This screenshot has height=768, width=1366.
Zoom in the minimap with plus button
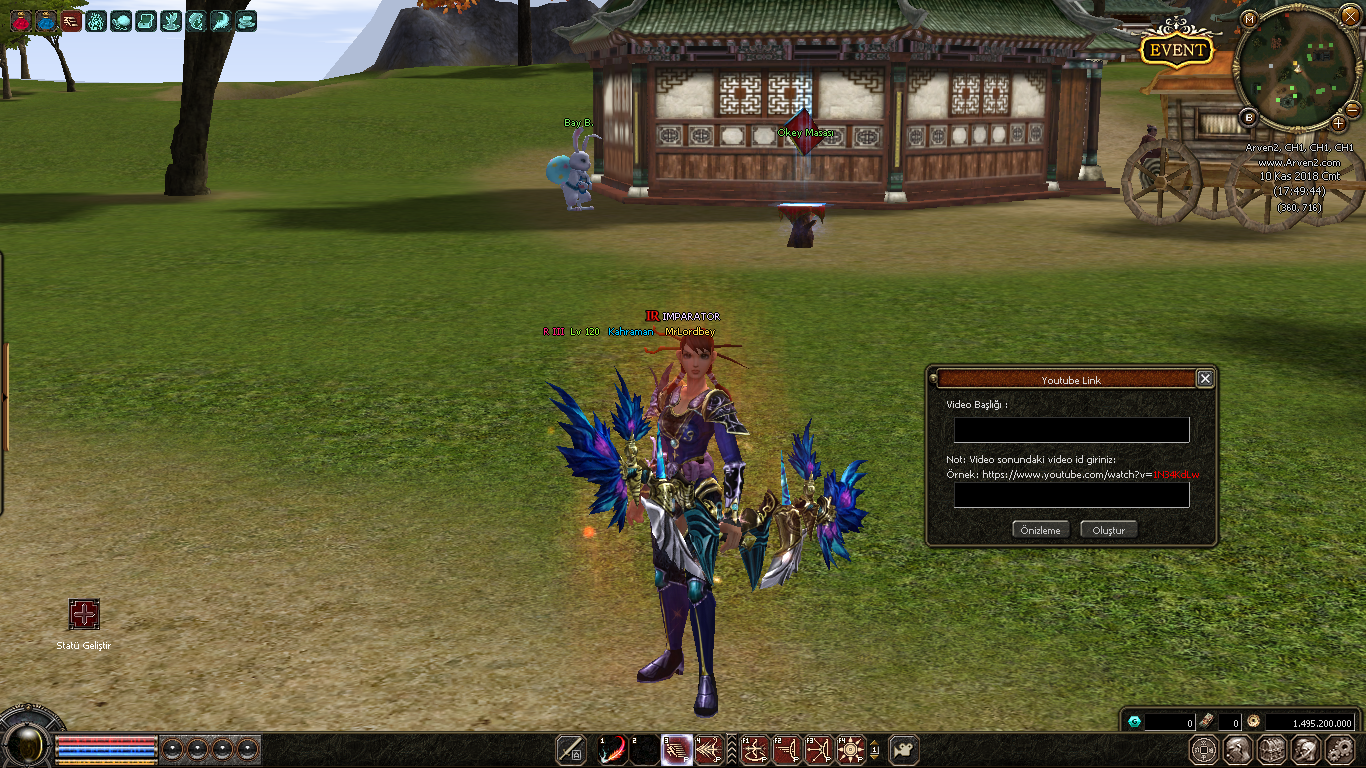pos(1338,123)
